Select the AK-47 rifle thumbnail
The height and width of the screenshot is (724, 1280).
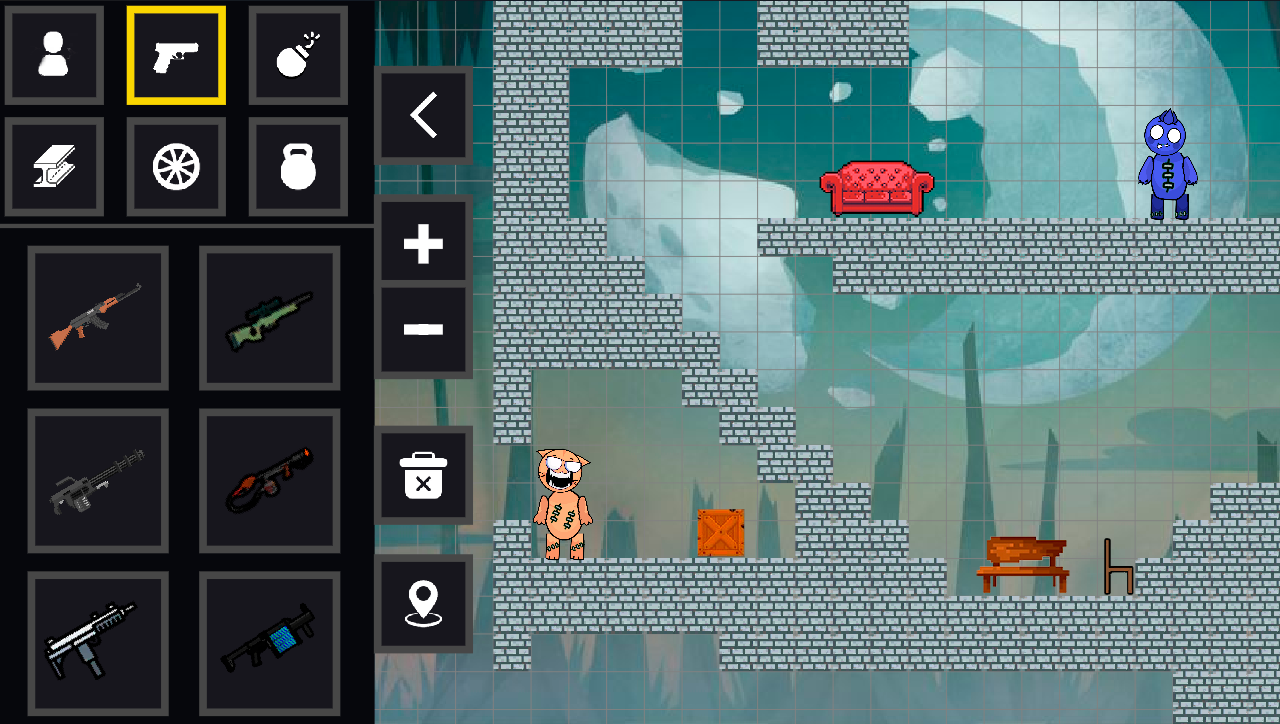click(97, 318)
